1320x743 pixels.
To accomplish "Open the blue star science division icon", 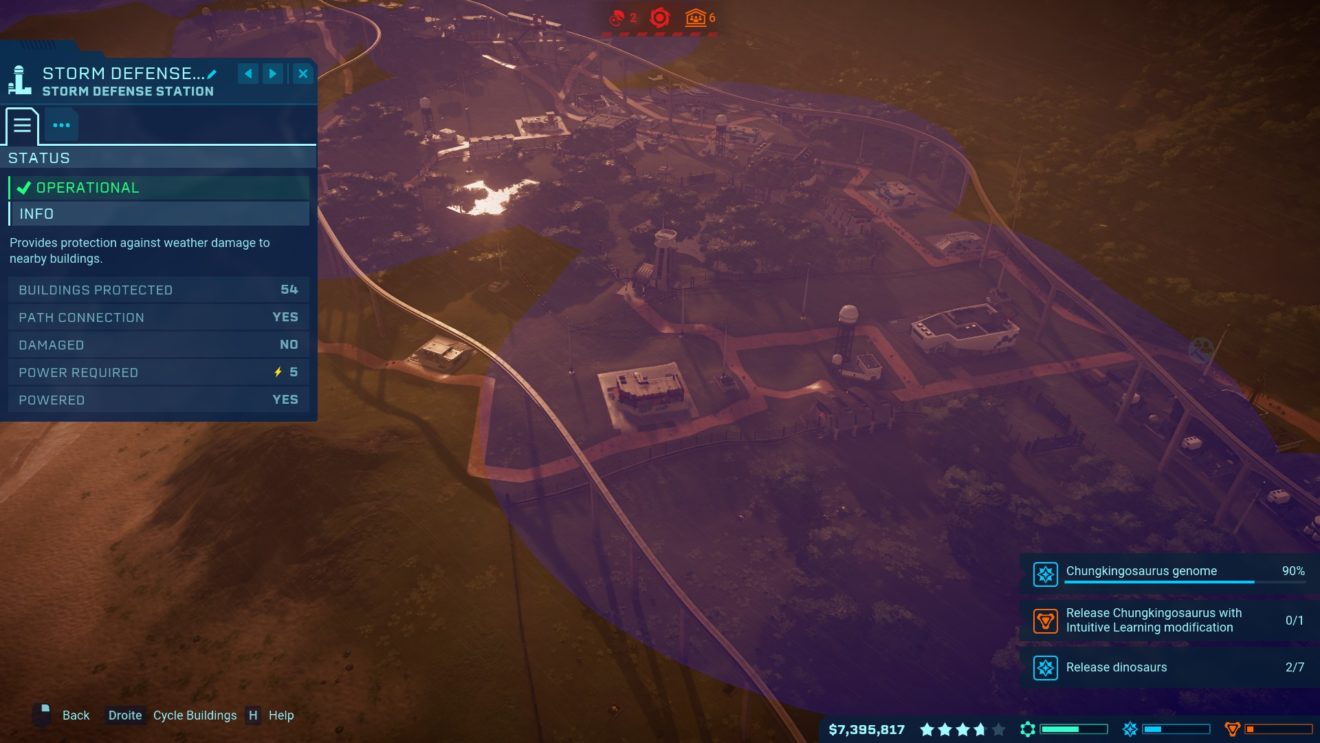I will 1130,730.
